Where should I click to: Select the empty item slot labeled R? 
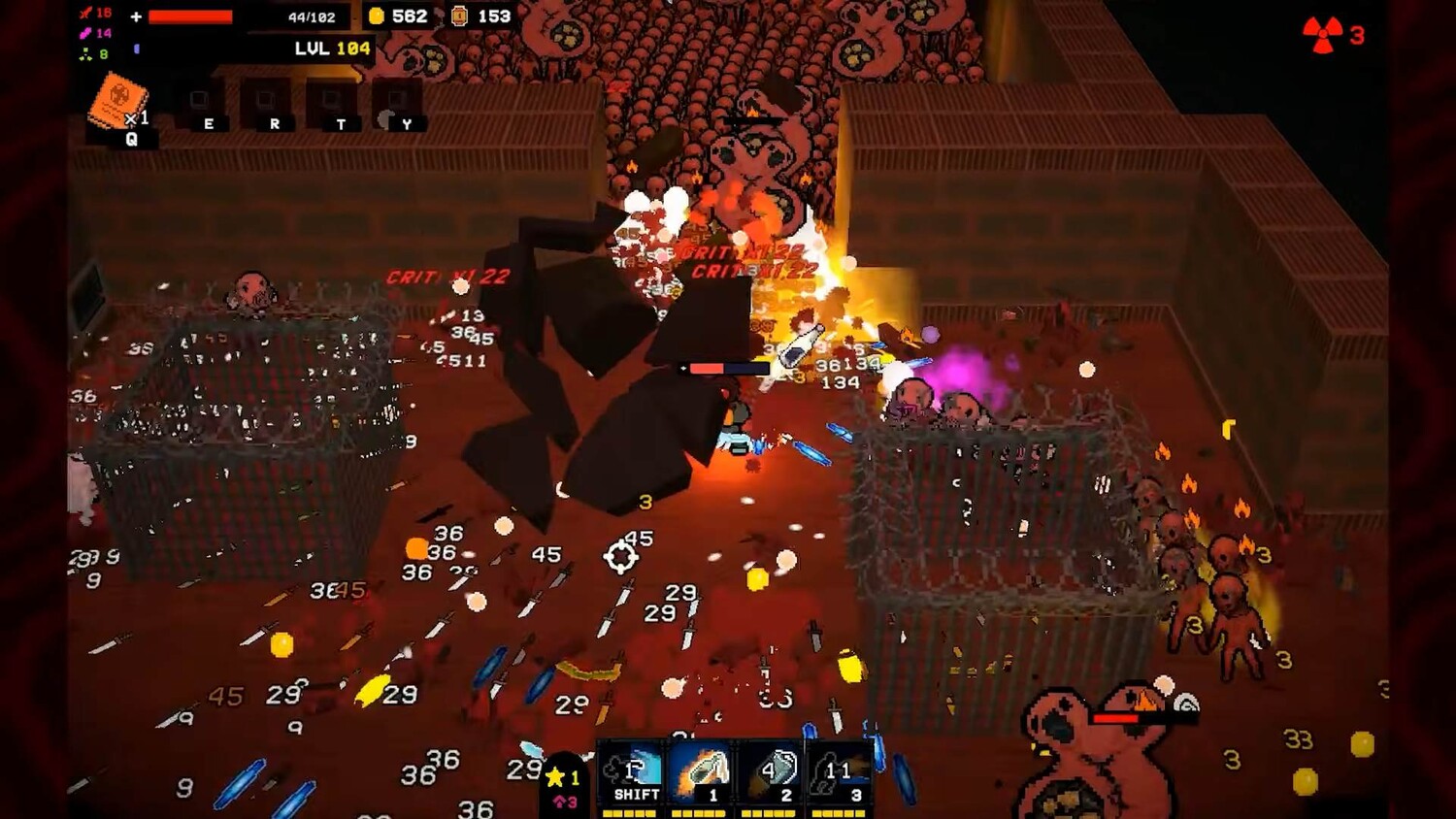pos(266,103)
